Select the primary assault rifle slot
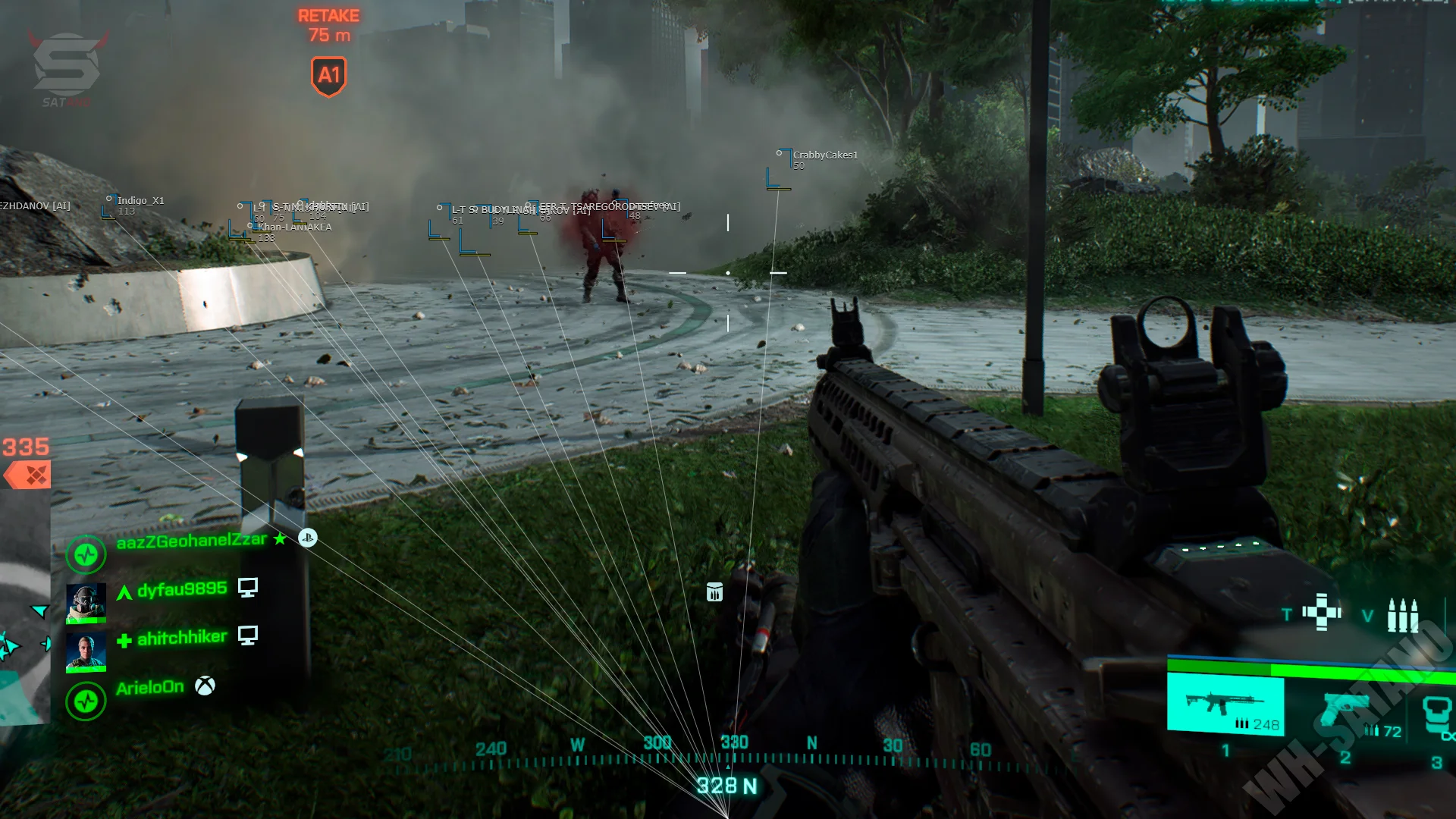1456x819 pixels. point(1225,704)
